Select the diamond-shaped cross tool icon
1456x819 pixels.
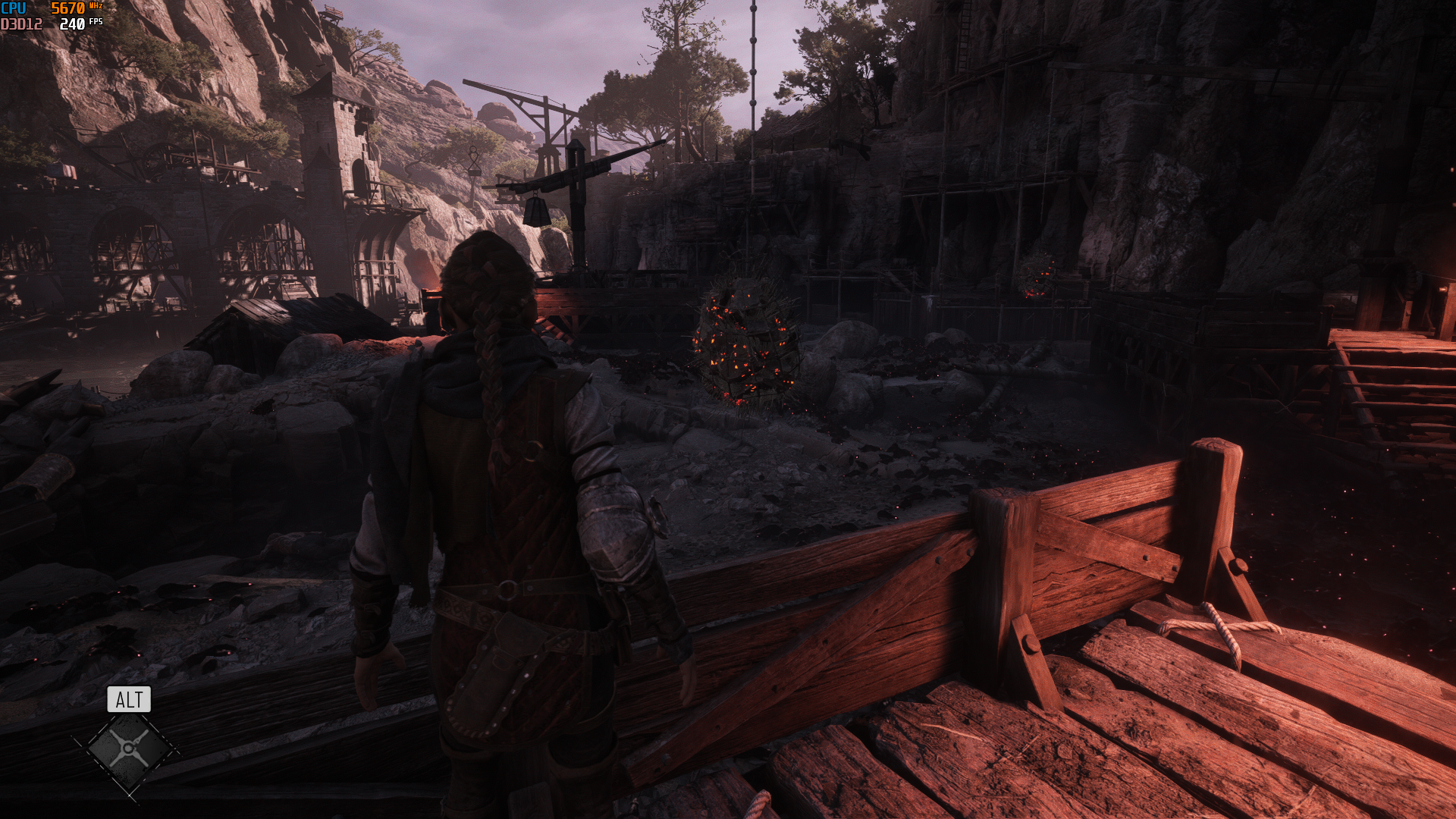128,750
